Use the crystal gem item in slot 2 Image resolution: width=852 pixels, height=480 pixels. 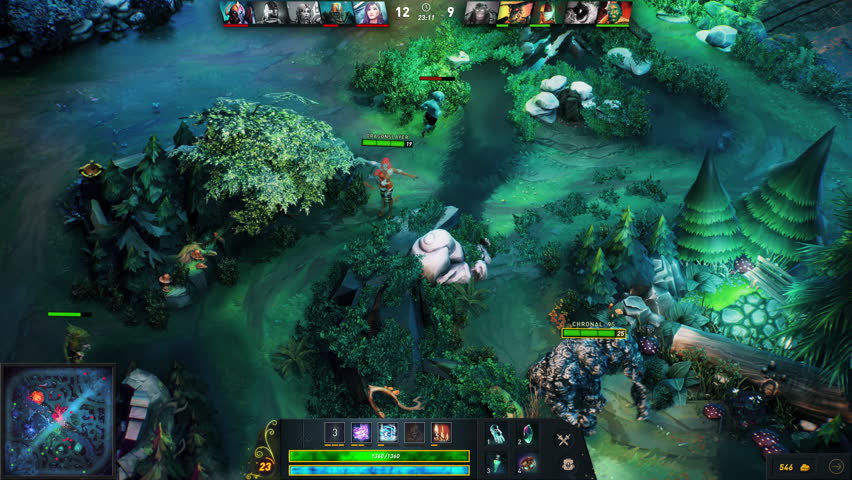528,433
